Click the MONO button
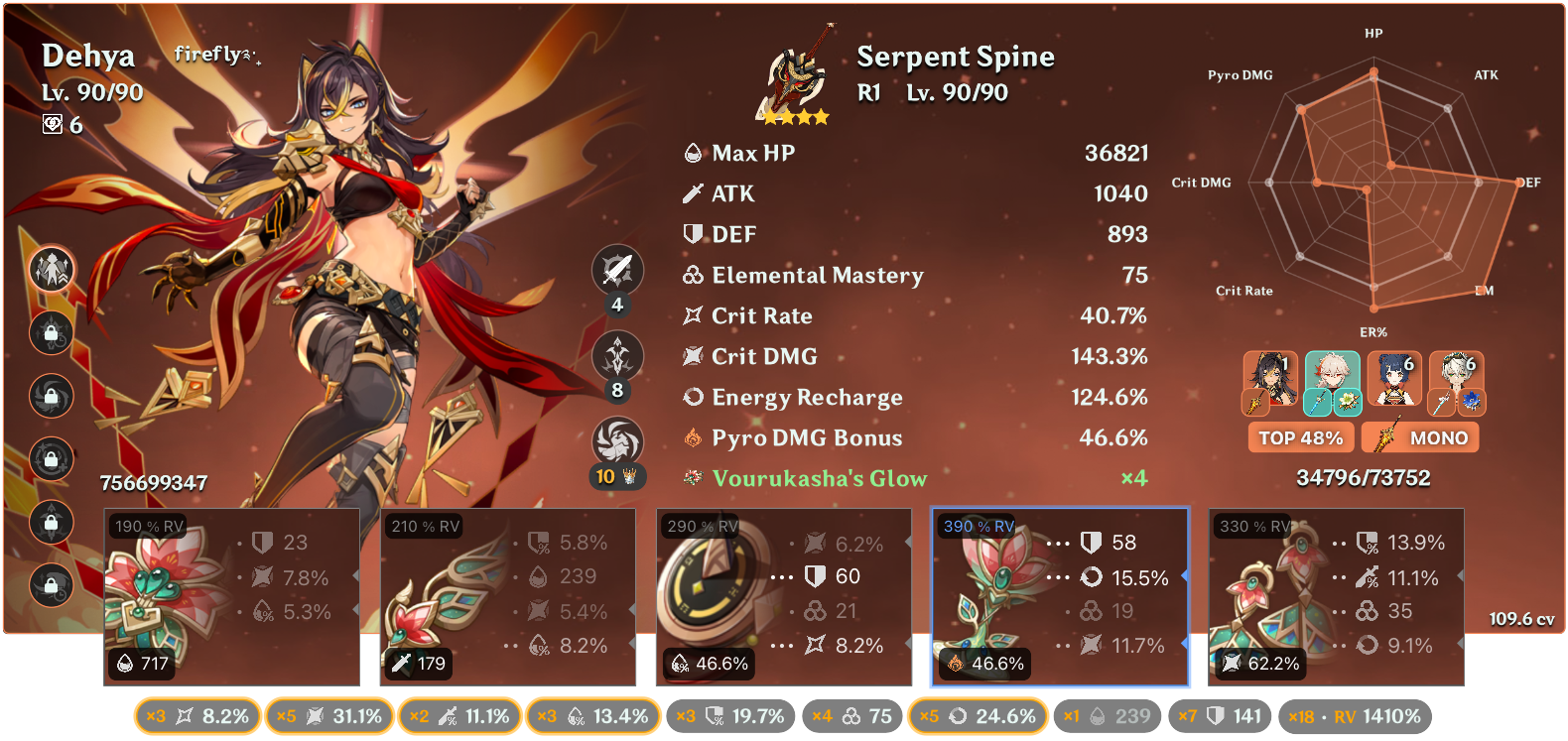Image resolution: width=1568 pixels, height=741 pixels. [x=1420, y=436]
